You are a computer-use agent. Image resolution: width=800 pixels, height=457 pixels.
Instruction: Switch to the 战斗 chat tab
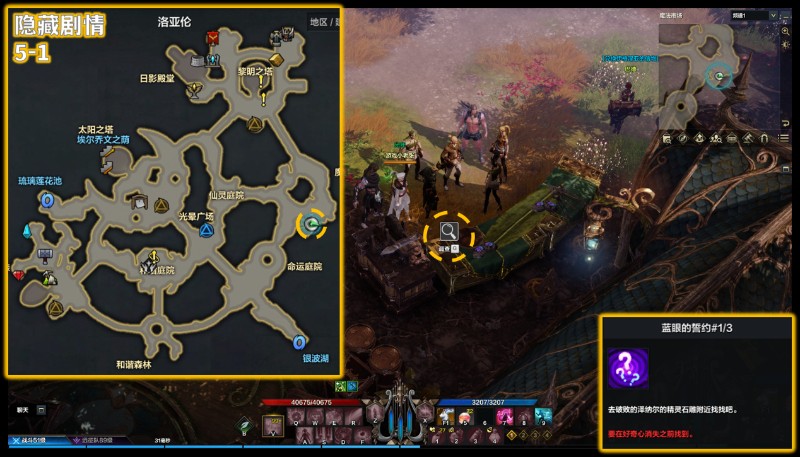click(x=28, y=440)
